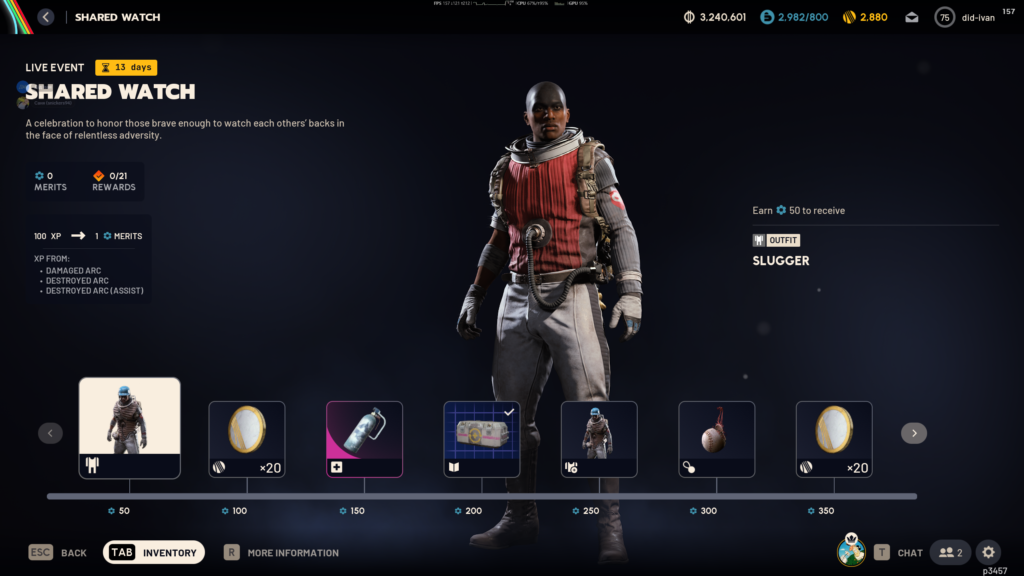Screen dimensions: 1024x576
Task: Click the Back label at bottom left
Action: [73, 553]
